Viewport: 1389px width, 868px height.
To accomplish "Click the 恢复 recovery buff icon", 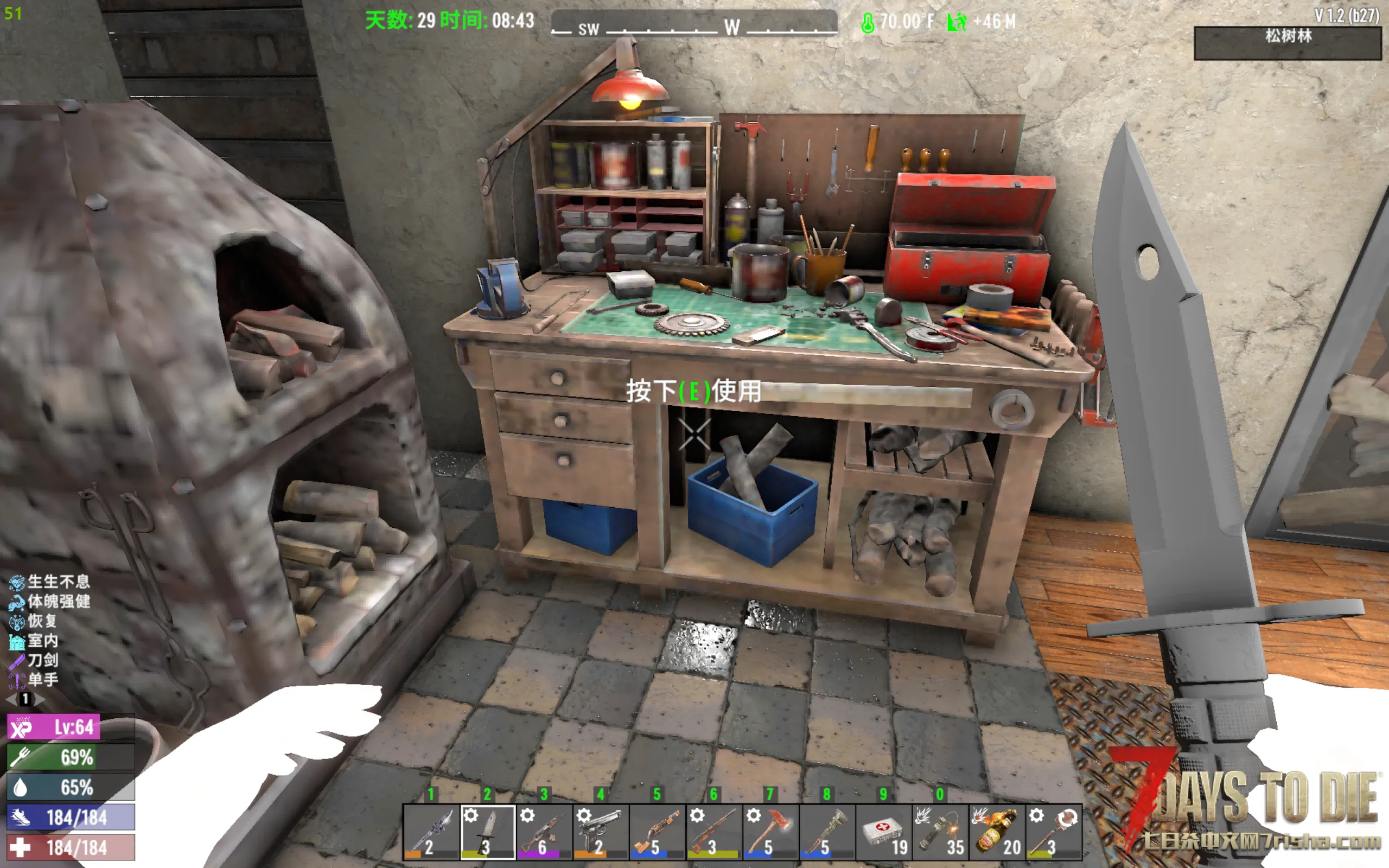I will click(17, 622).
